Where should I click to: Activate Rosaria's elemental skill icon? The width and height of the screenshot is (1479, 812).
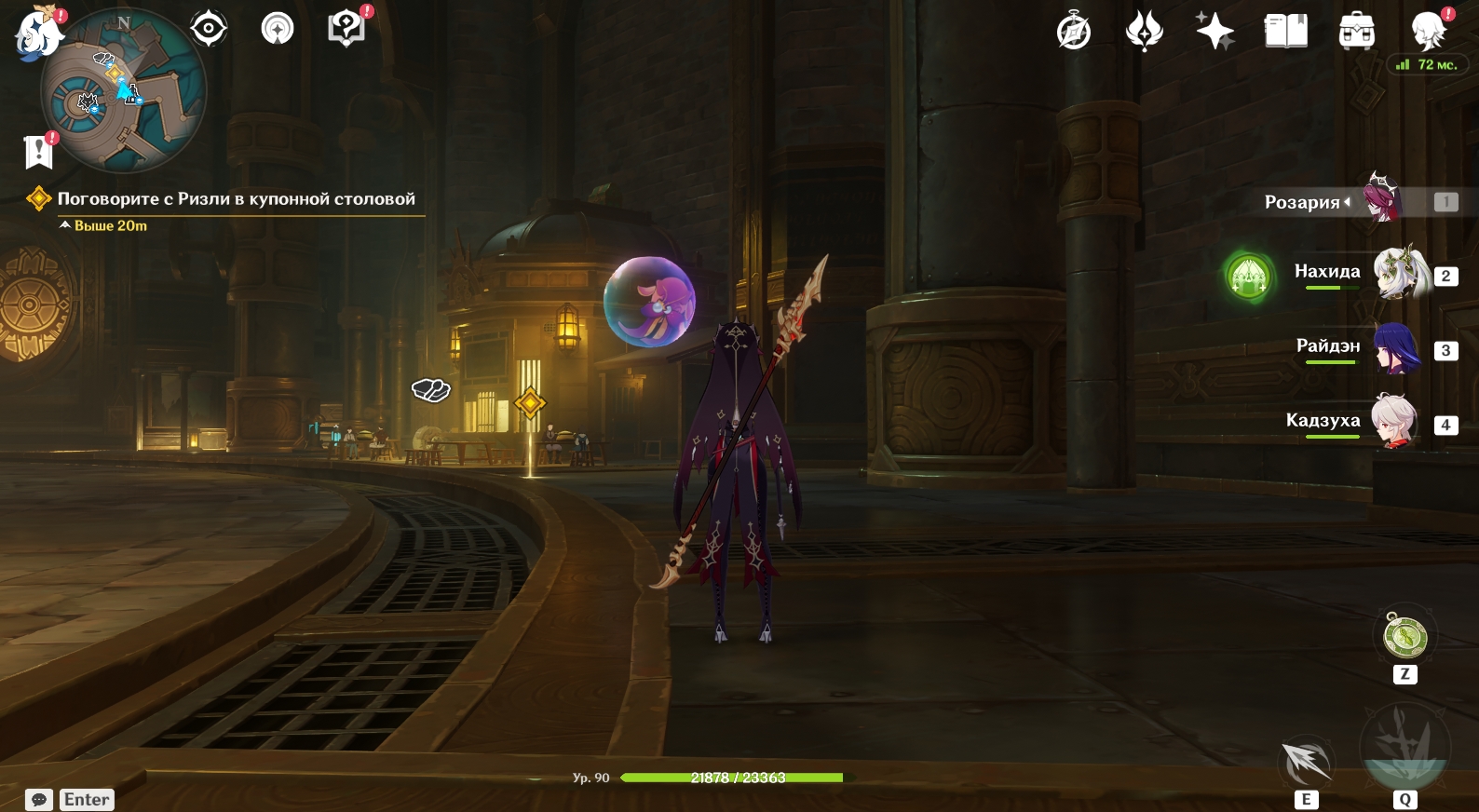(1307, 762)
